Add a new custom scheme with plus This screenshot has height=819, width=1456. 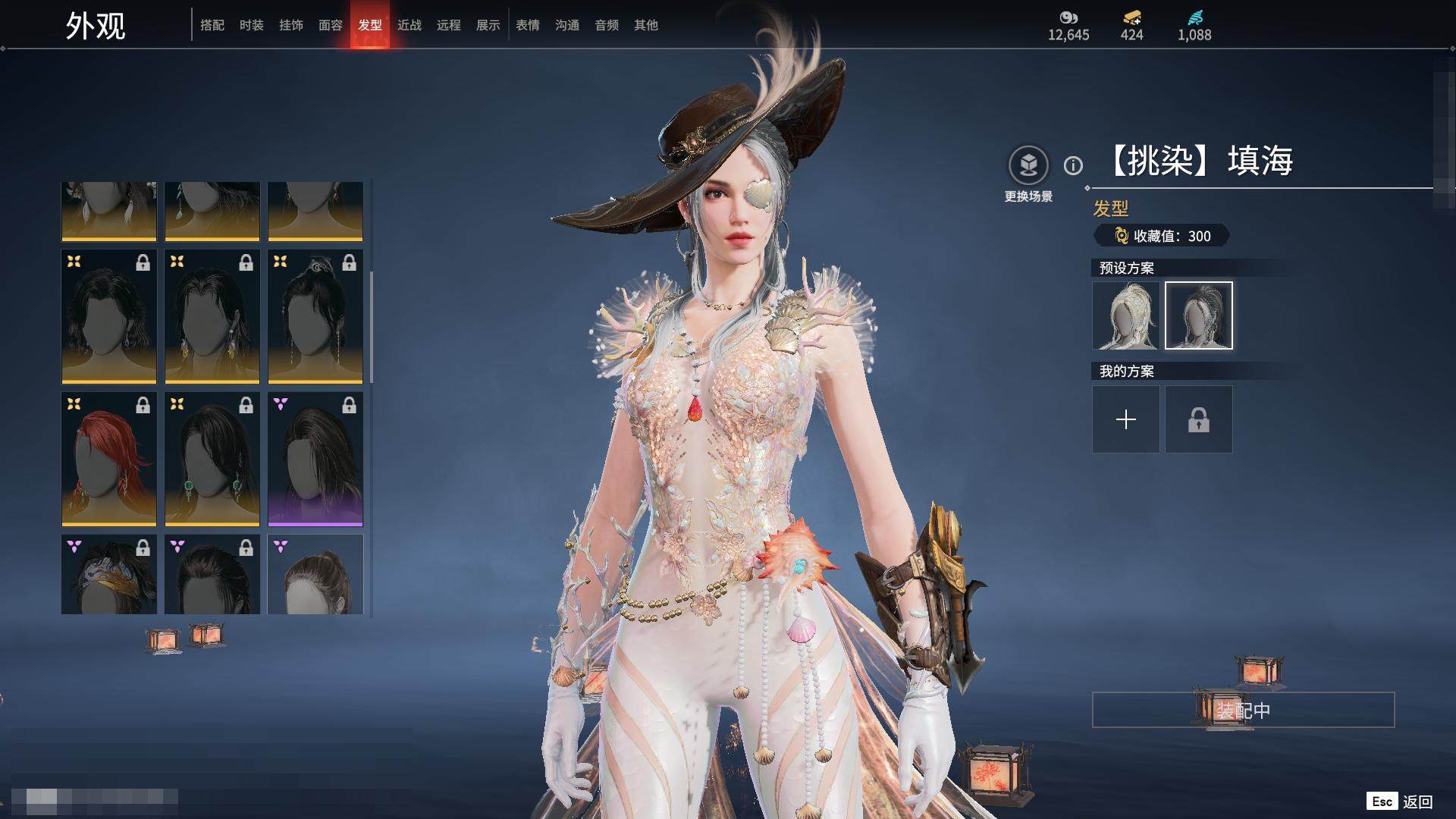(1126, 419)
